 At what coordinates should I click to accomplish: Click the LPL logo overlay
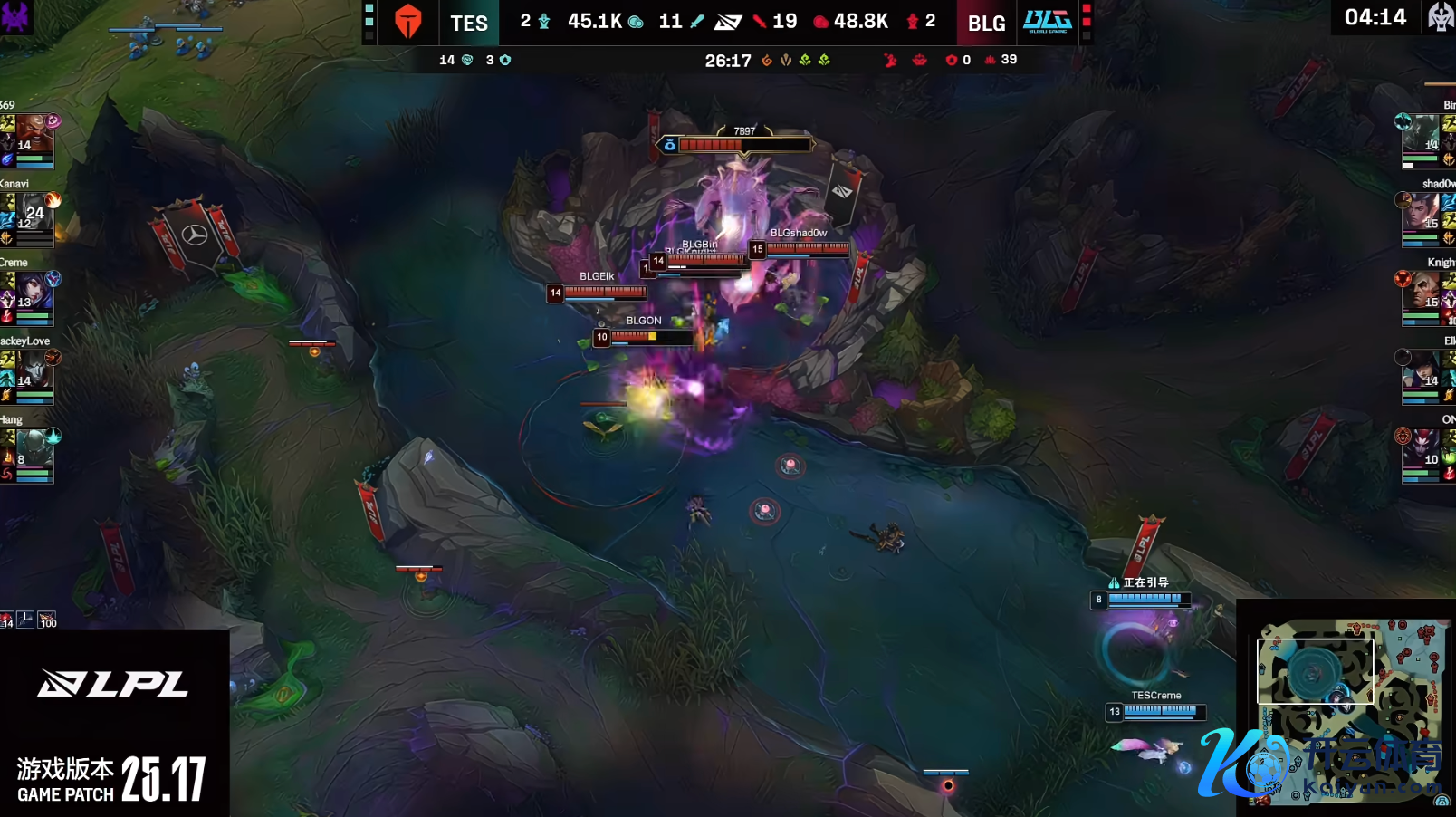[x=113, y=684]
